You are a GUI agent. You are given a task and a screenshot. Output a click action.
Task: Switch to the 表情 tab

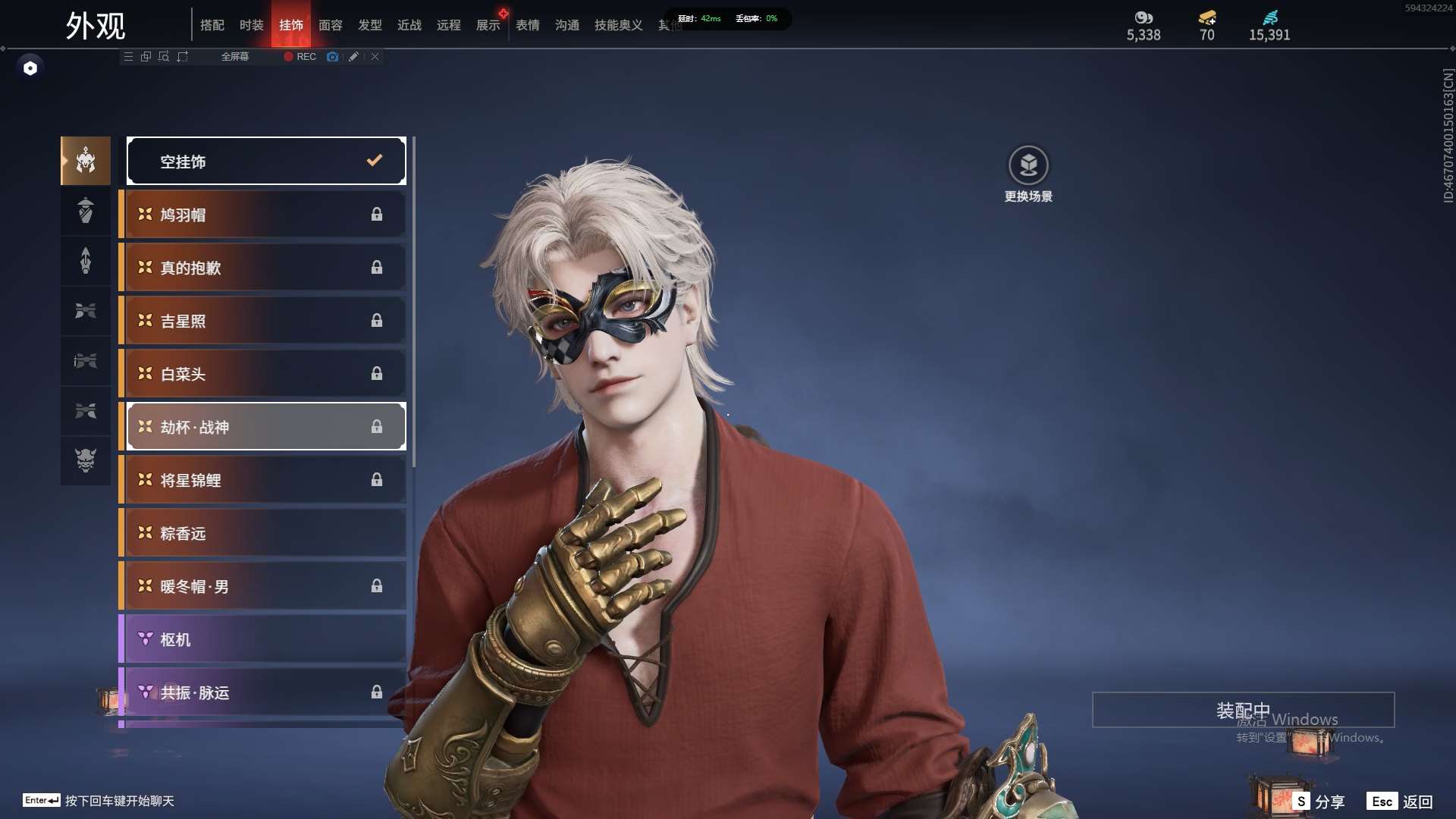527,25
